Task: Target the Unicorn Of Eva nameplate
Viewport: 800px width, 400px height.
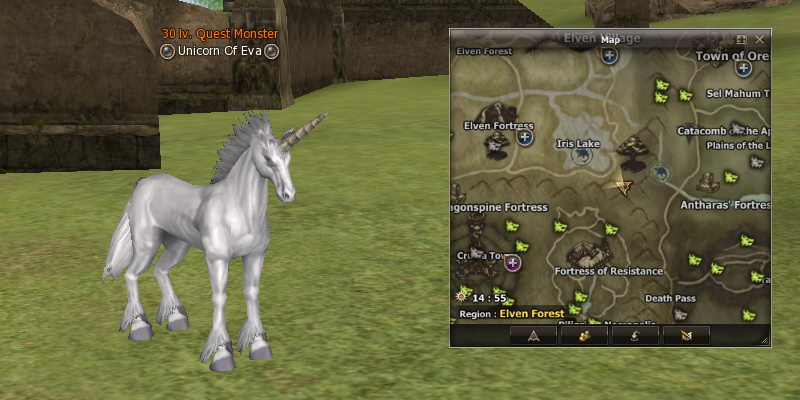Action: coord(220,51)
